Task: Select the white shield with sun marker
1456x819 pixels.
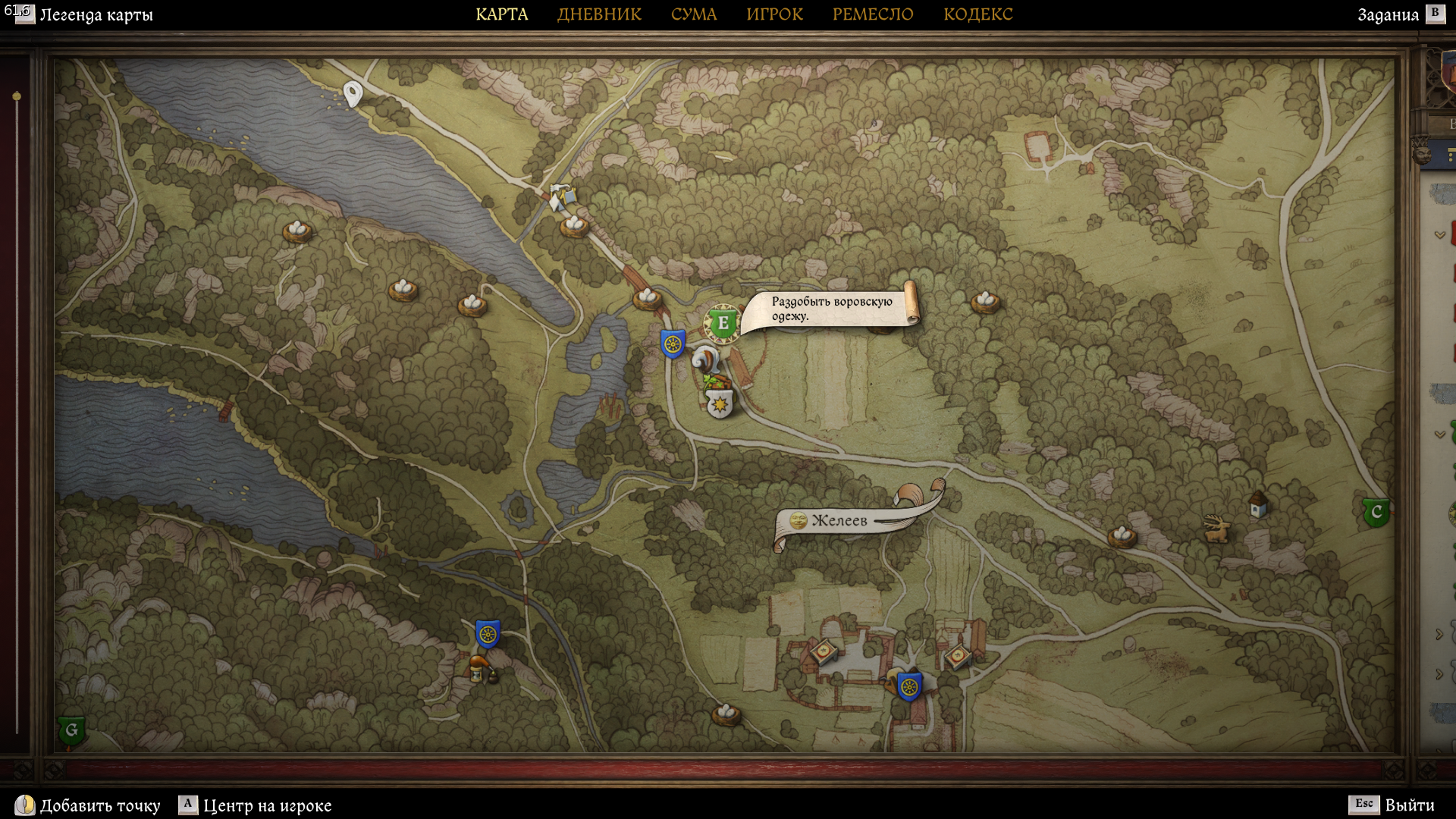Action: (719, 404)
